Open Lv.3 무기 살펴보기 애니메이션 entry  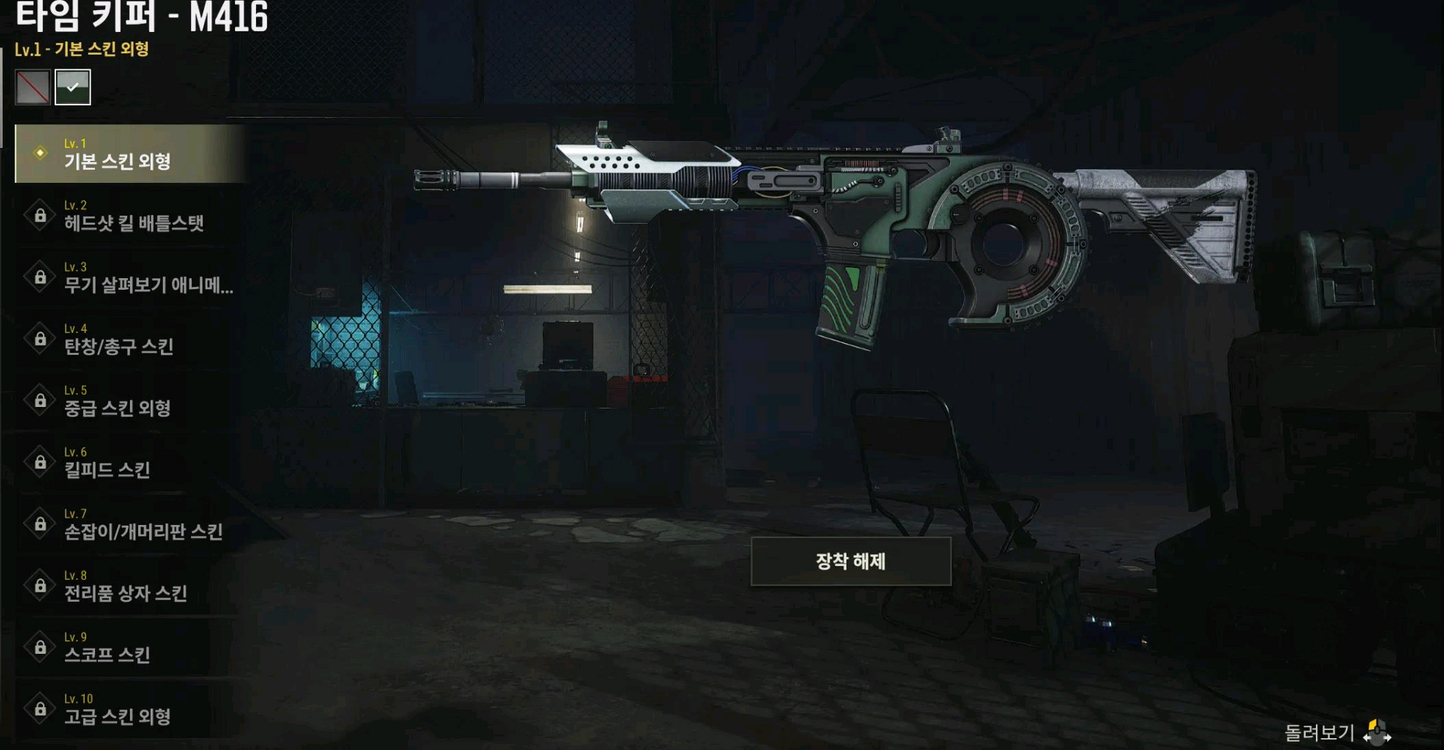coord(130,278)
